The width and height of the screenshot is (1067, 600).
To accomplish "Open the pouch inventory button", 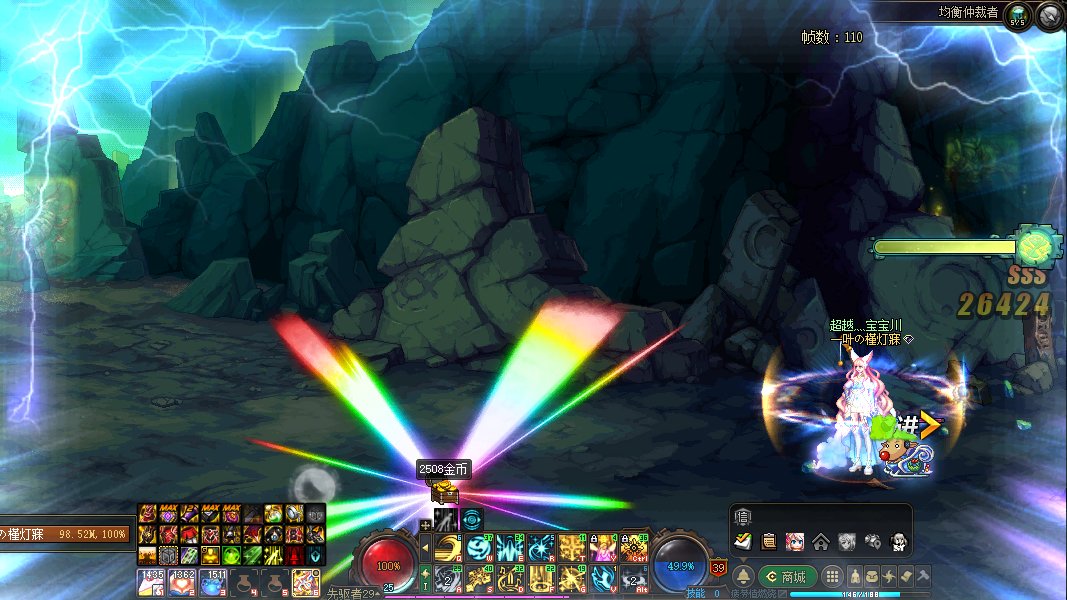I will (872, 576).
